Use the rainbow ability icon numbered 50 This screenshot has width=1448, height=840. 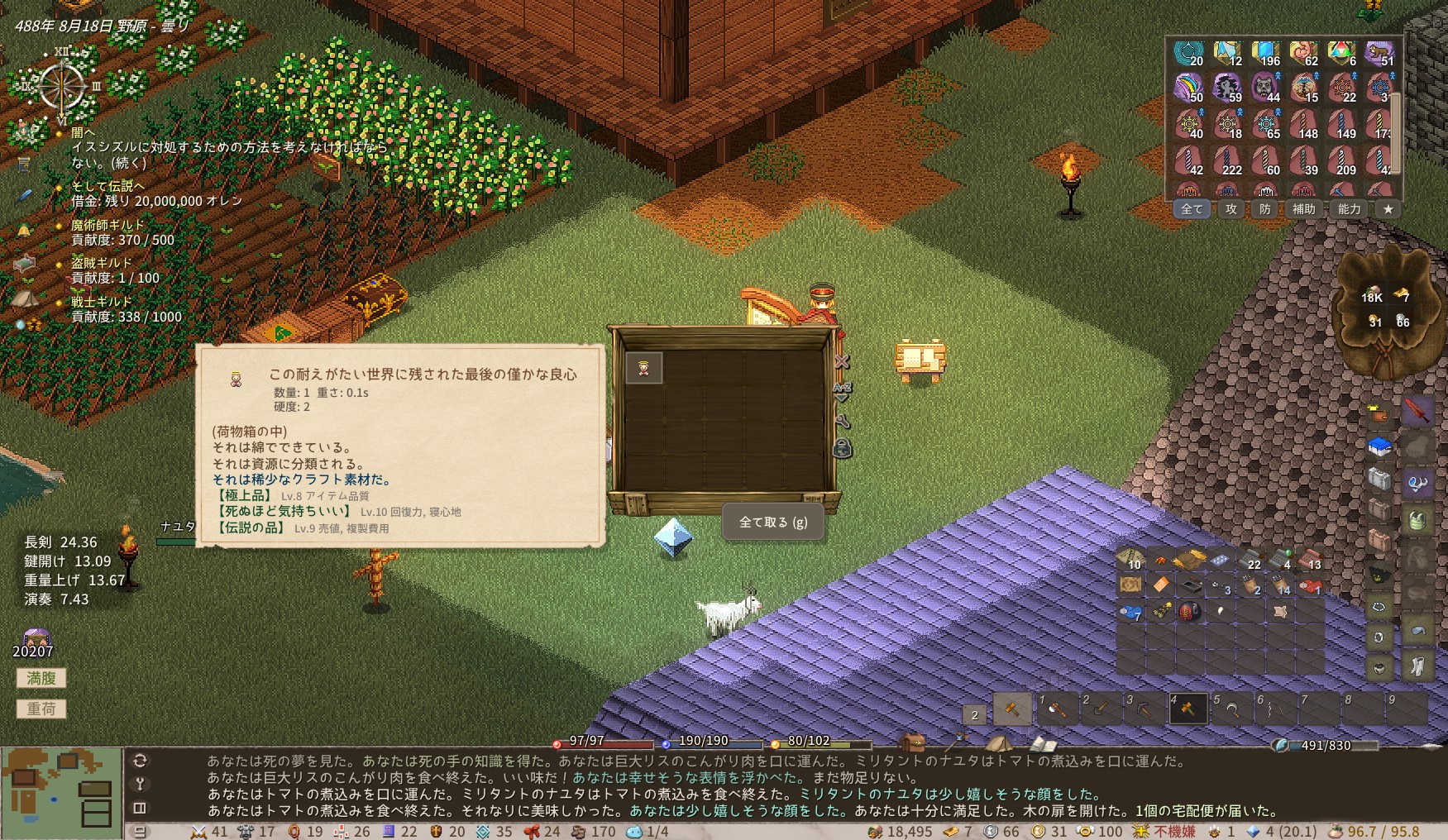(1190, 87)
